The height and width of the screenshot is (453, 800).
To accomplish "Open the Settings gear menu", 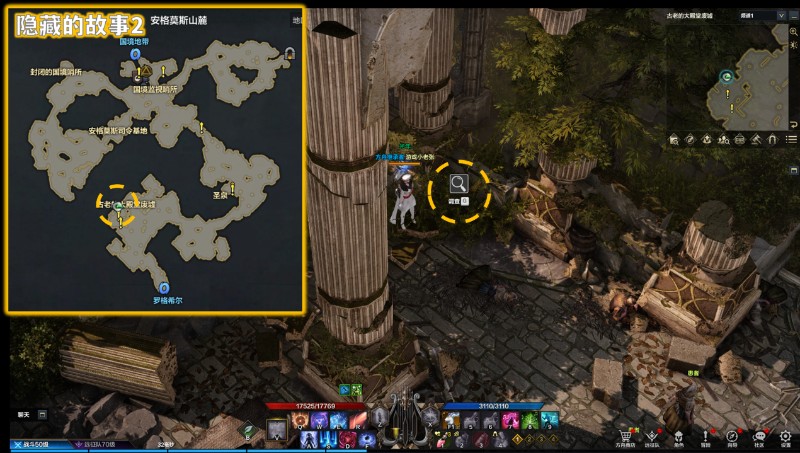I will click(786, 436).
